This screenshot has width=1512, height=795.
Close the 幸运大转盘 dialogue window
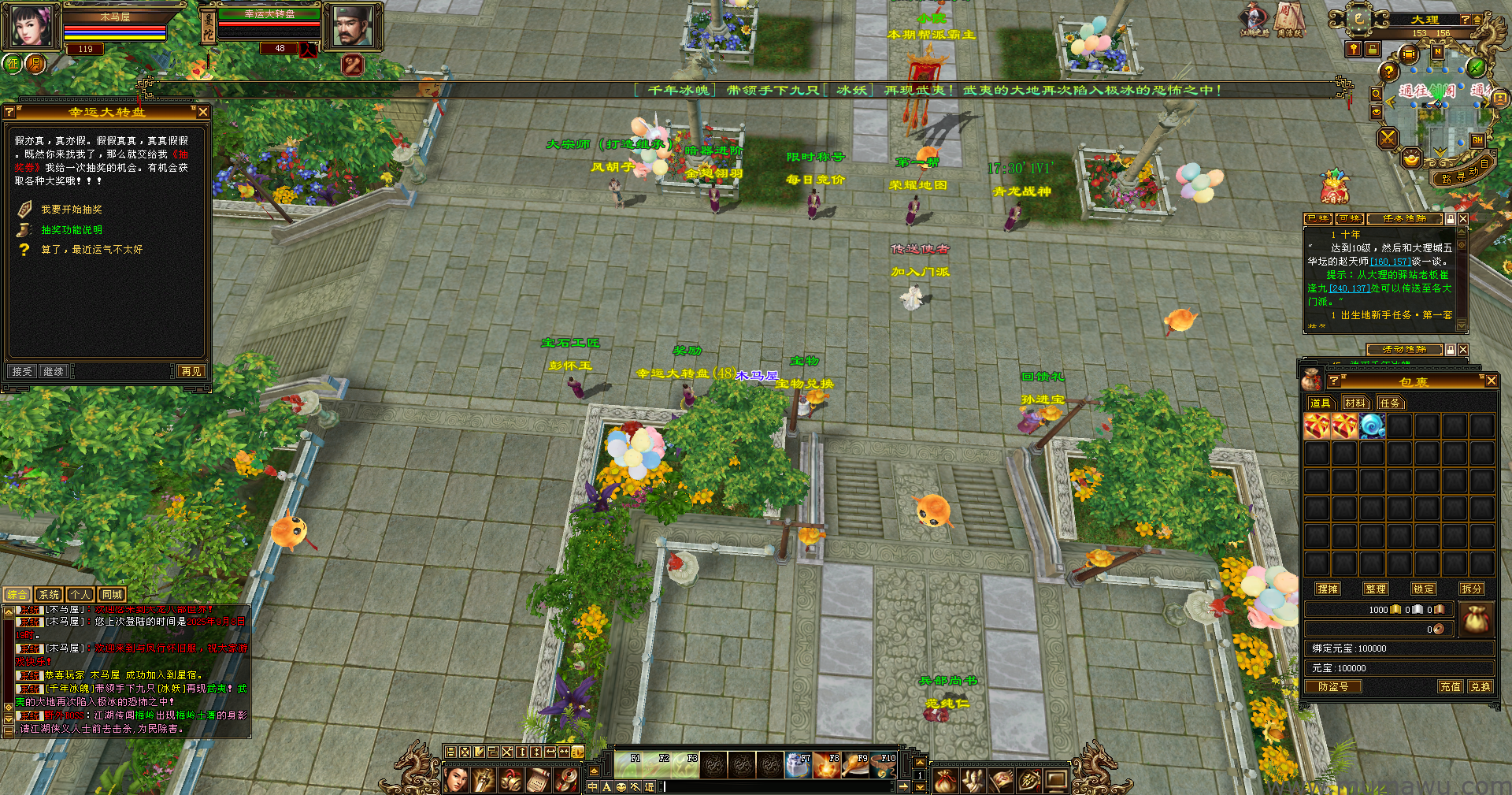(203, 113)
